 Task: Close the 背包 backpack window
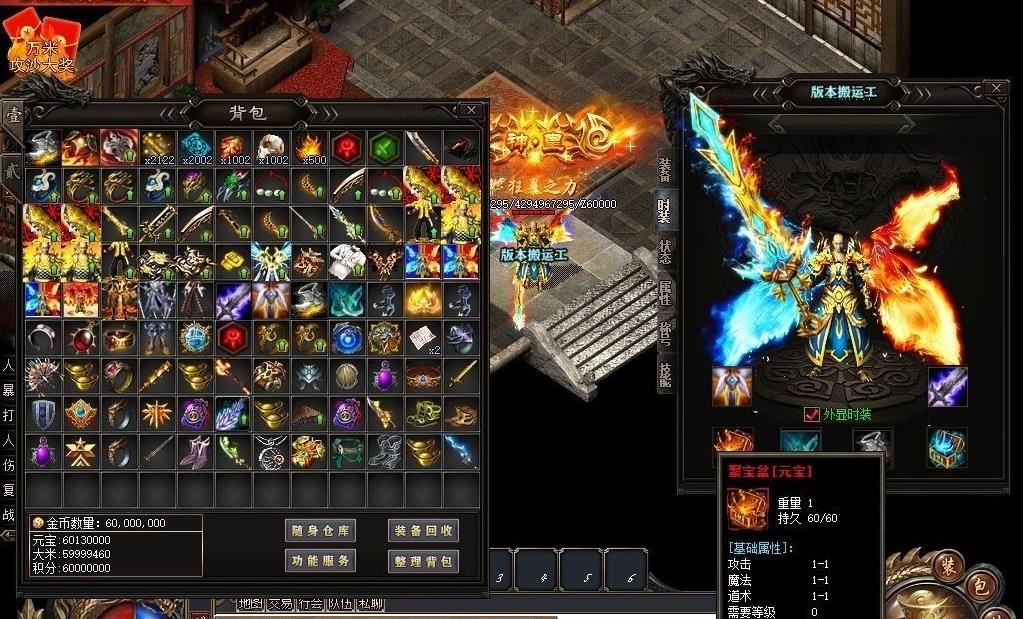click(x=470, y=109)
